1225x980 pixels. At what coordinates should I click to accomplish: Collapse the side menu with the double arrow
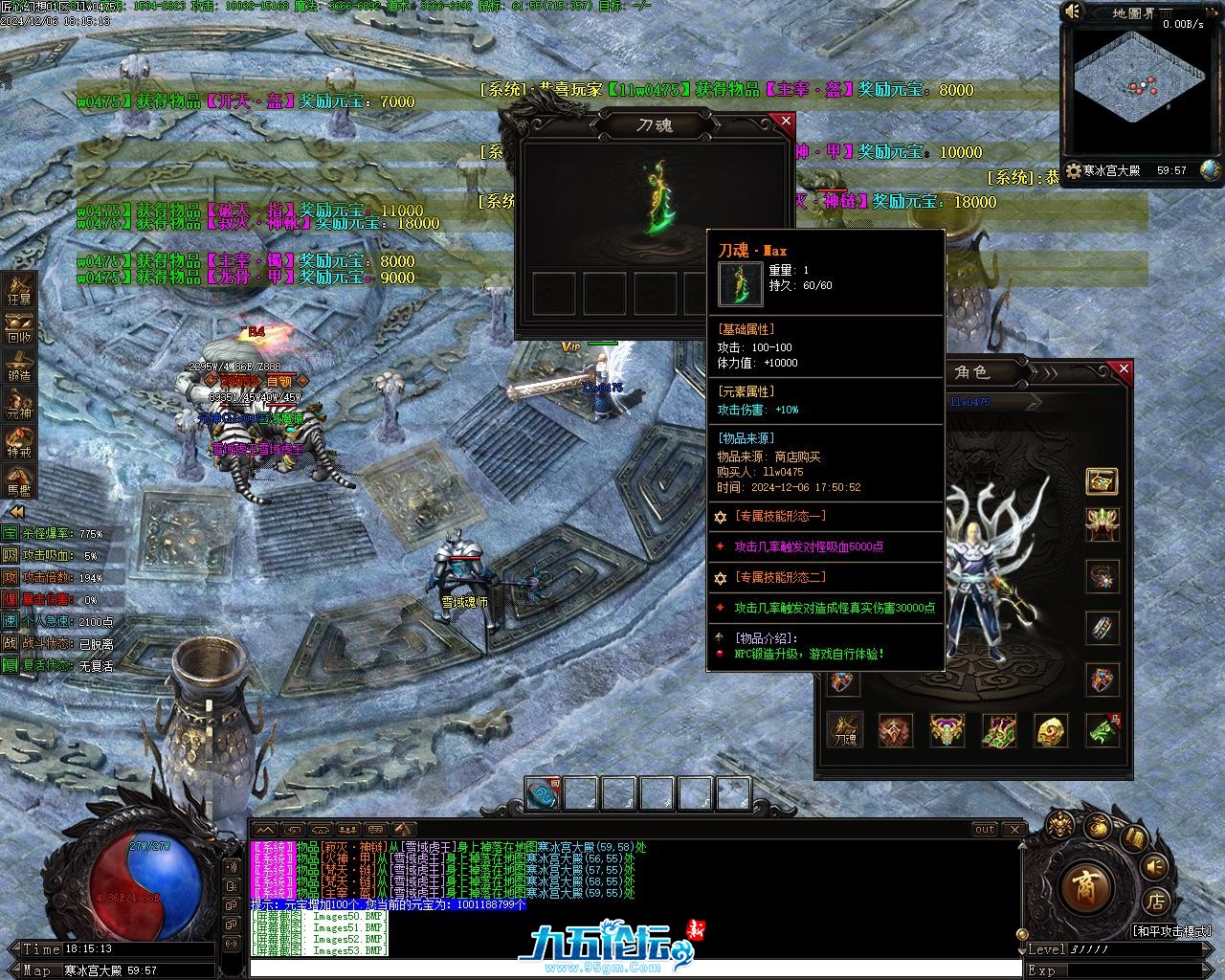click(x=16, y=512)
